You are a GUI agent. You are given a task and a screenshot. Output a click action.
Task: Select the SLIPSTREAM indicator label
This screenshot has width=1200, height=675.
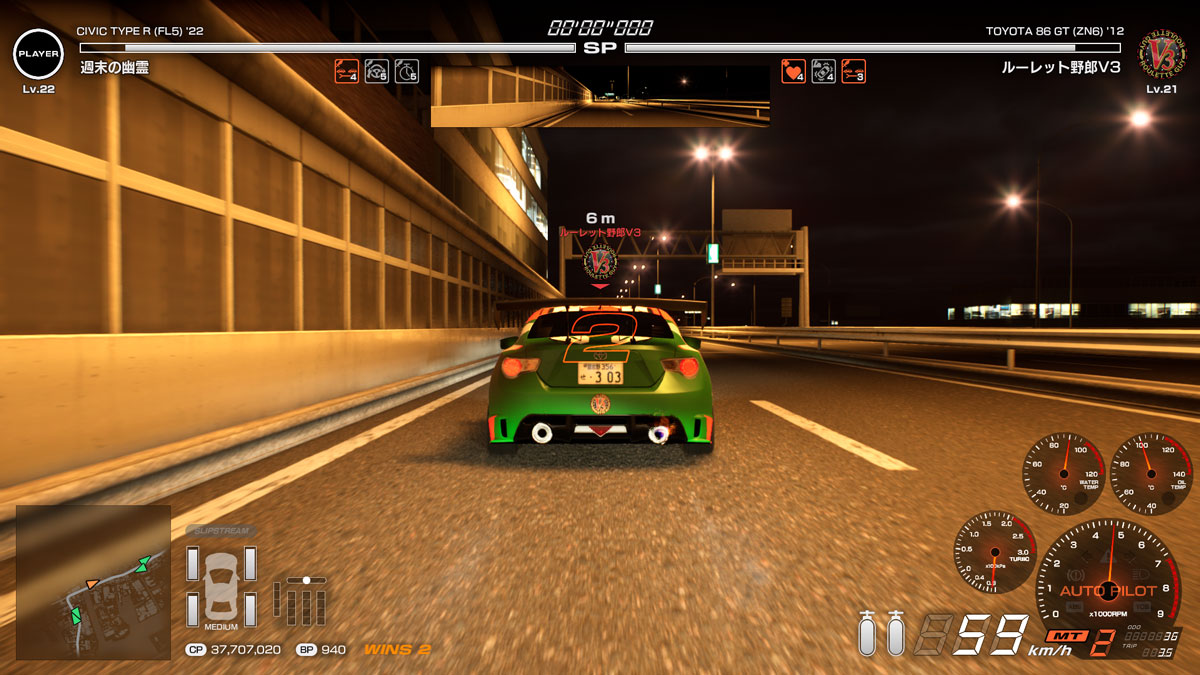pos(221,531)
